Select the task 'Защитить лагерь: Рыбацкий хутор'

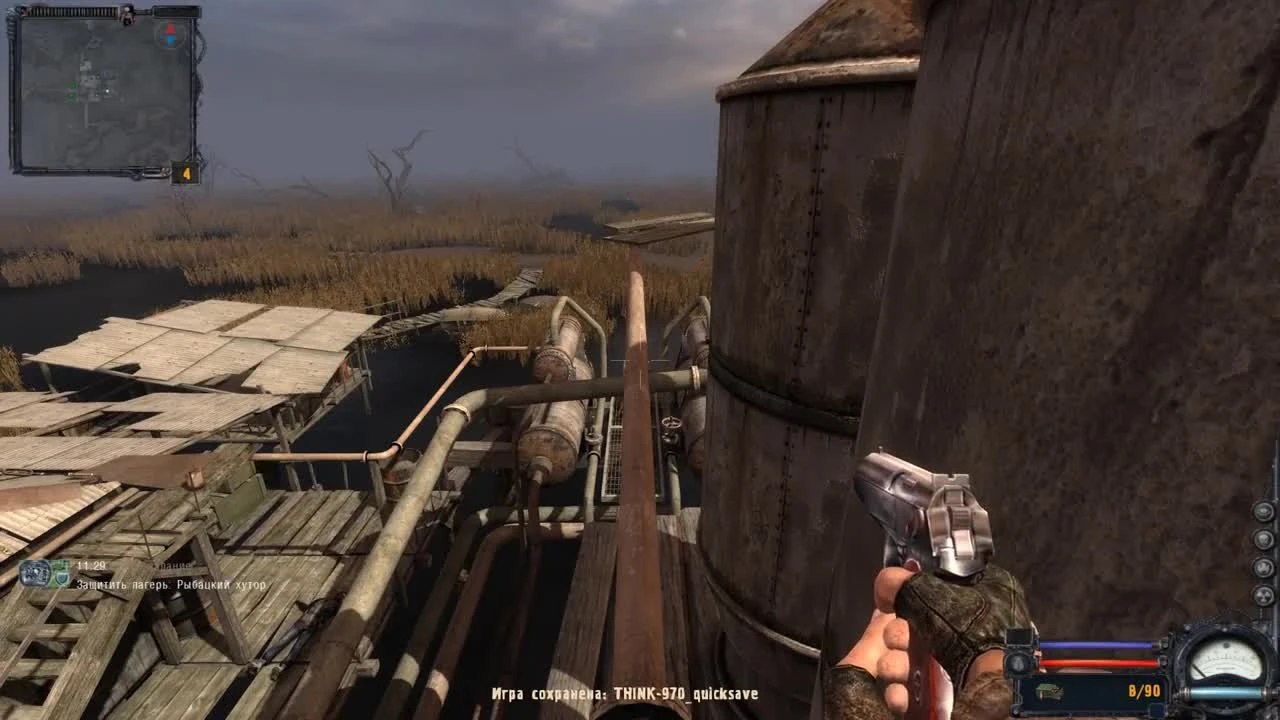170,585
